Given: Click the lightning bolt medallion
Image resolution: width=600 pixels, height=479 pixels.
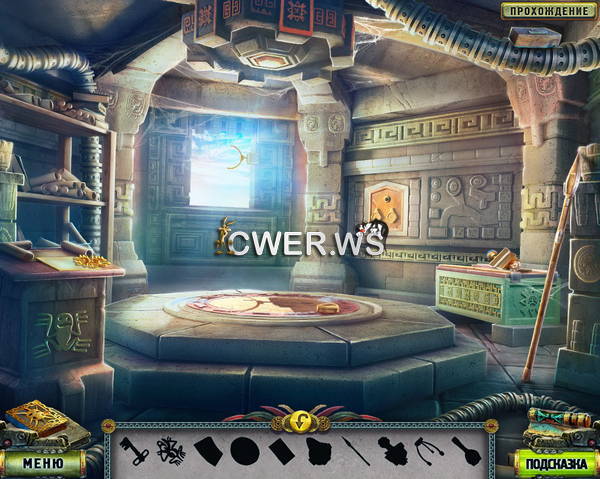Looking at the screenshot, I should pyautogui.click(x=300, y=420).
